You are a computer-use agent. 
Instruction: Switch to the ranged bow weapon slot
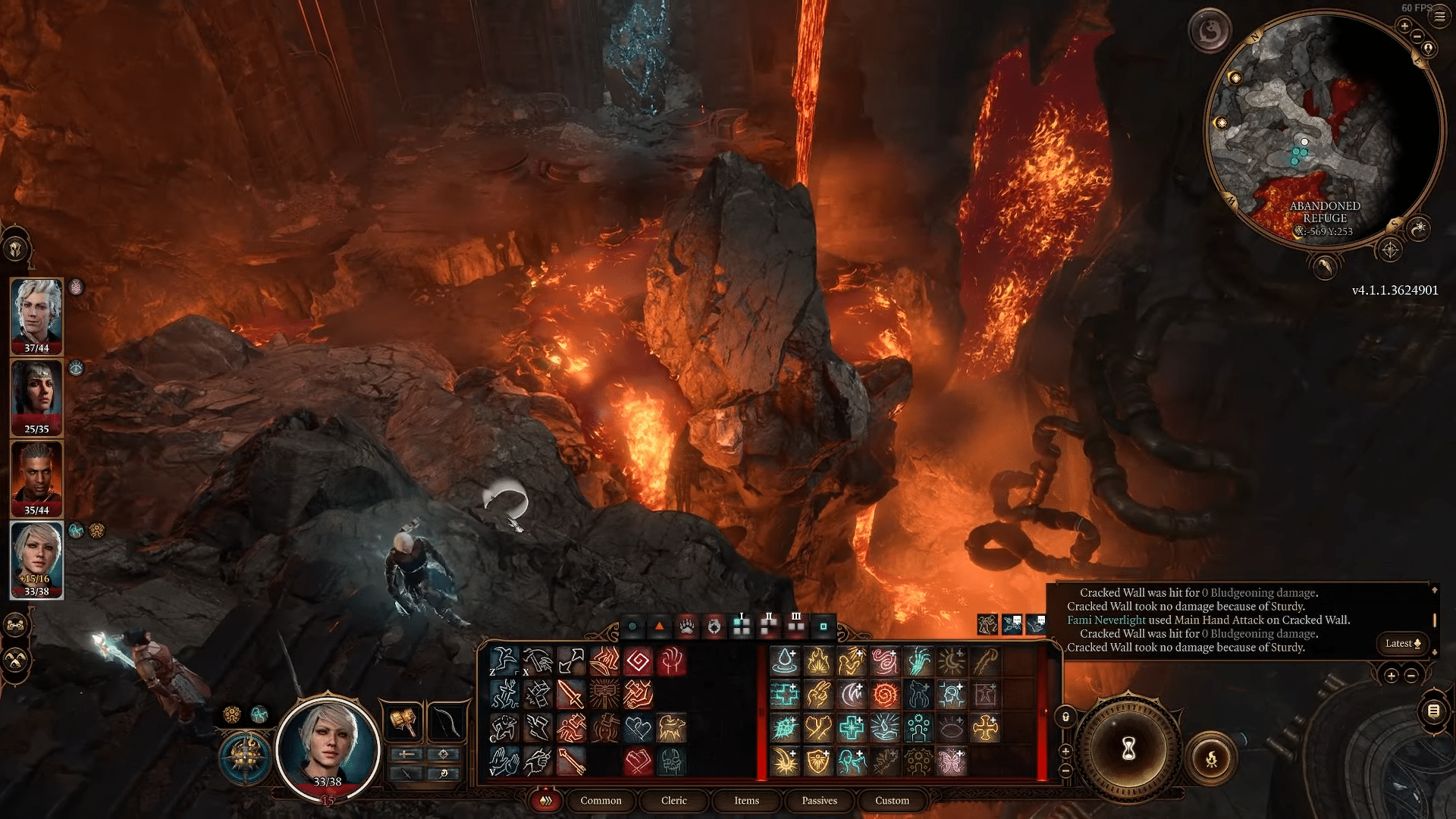coord(444,721)
